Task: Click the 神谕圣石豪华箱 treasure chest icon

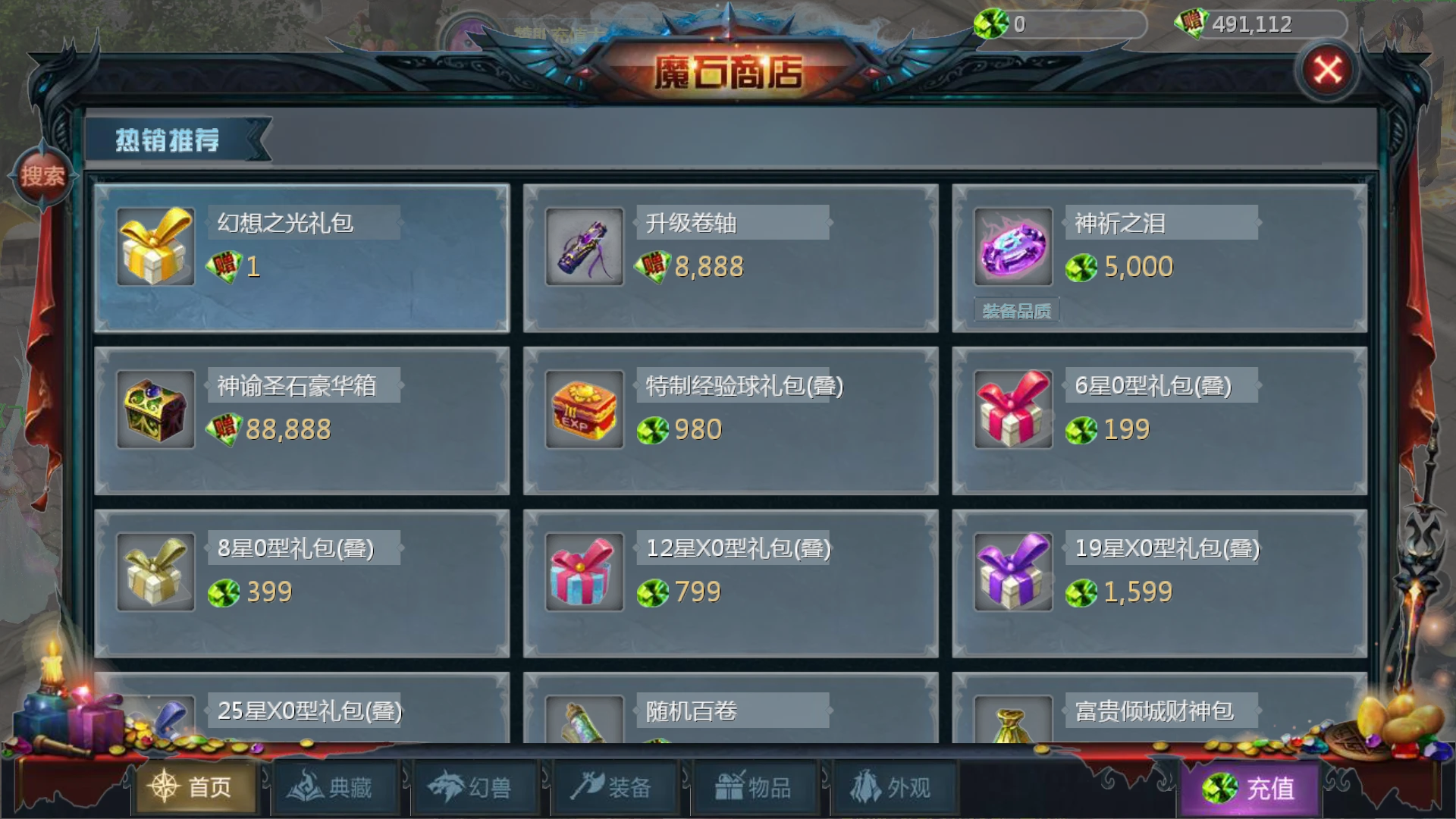Action: tap(155, 409)
